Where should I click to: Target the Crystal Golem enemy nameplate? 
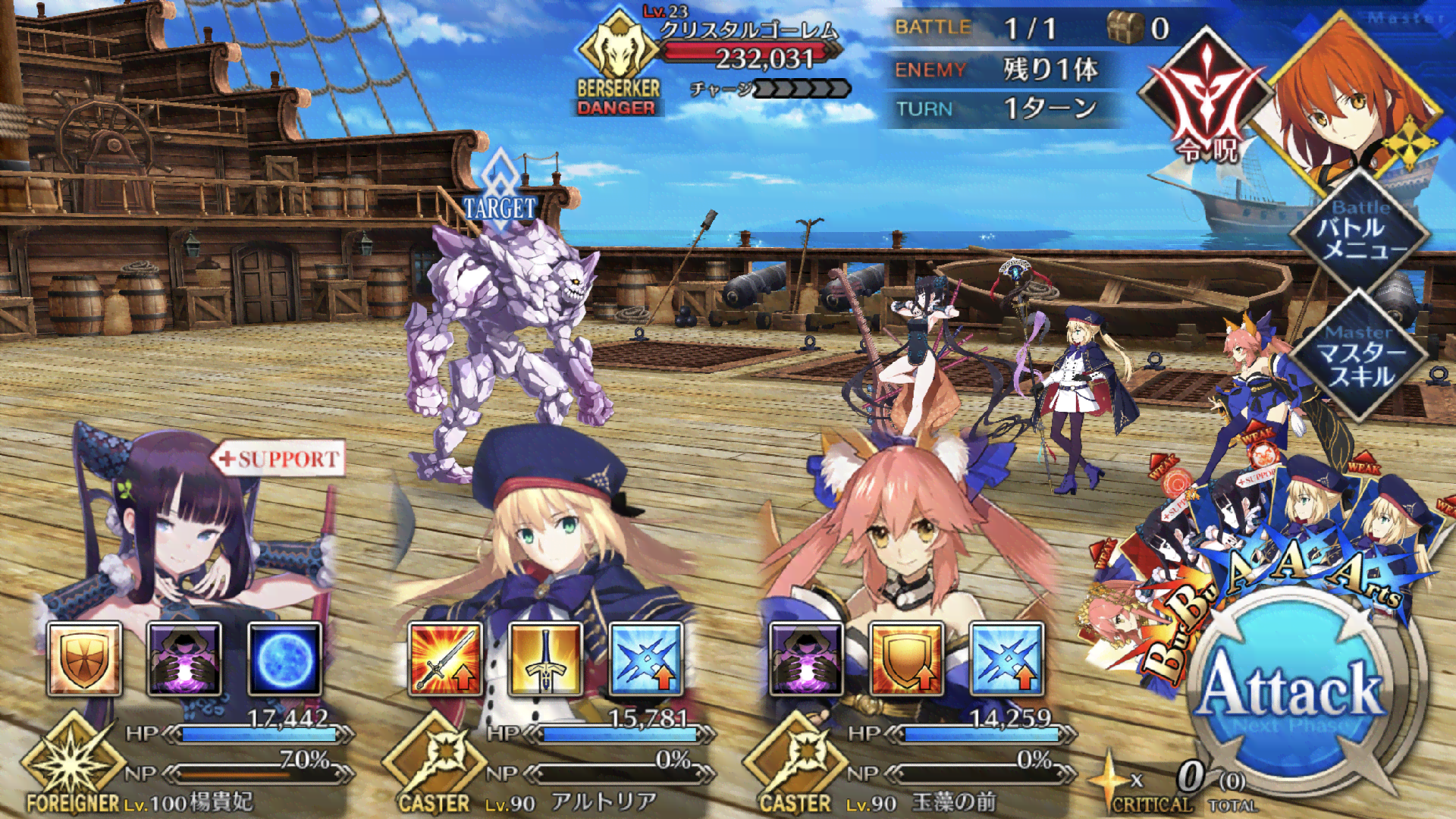coord(747,44)
